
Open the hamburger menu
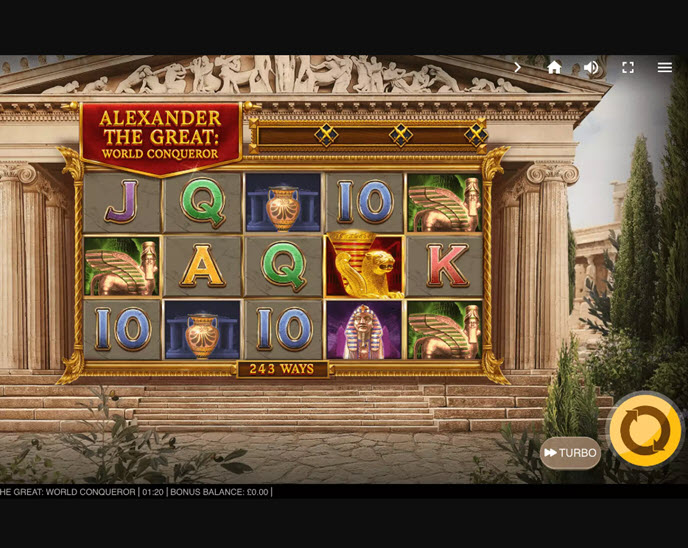click(665, 67)
